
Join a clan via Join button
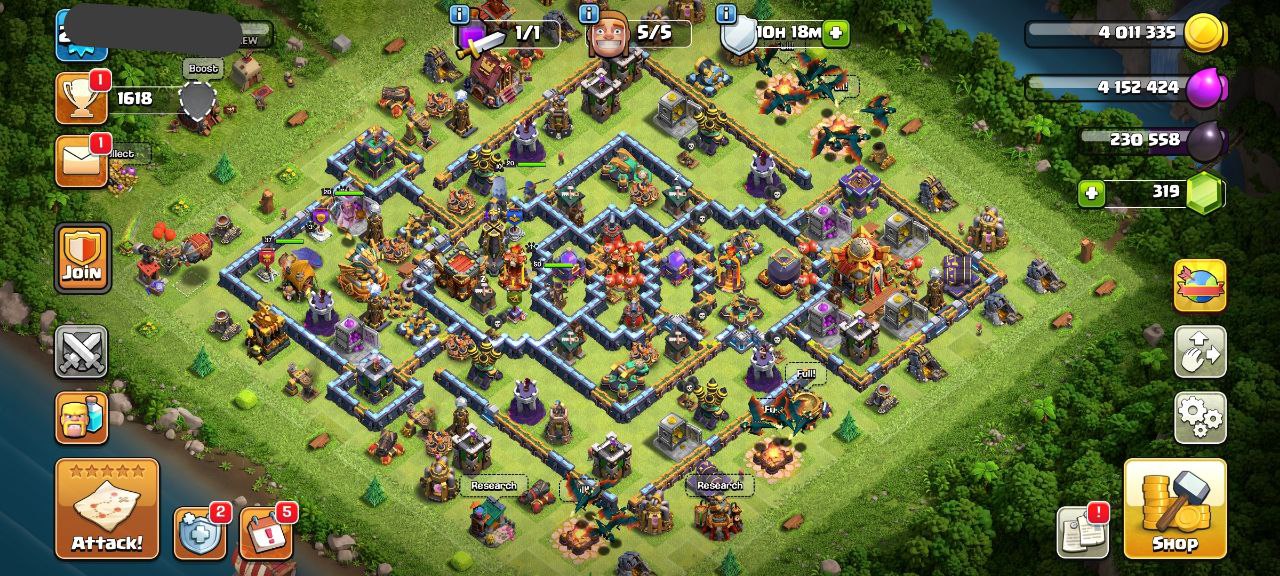82,258
